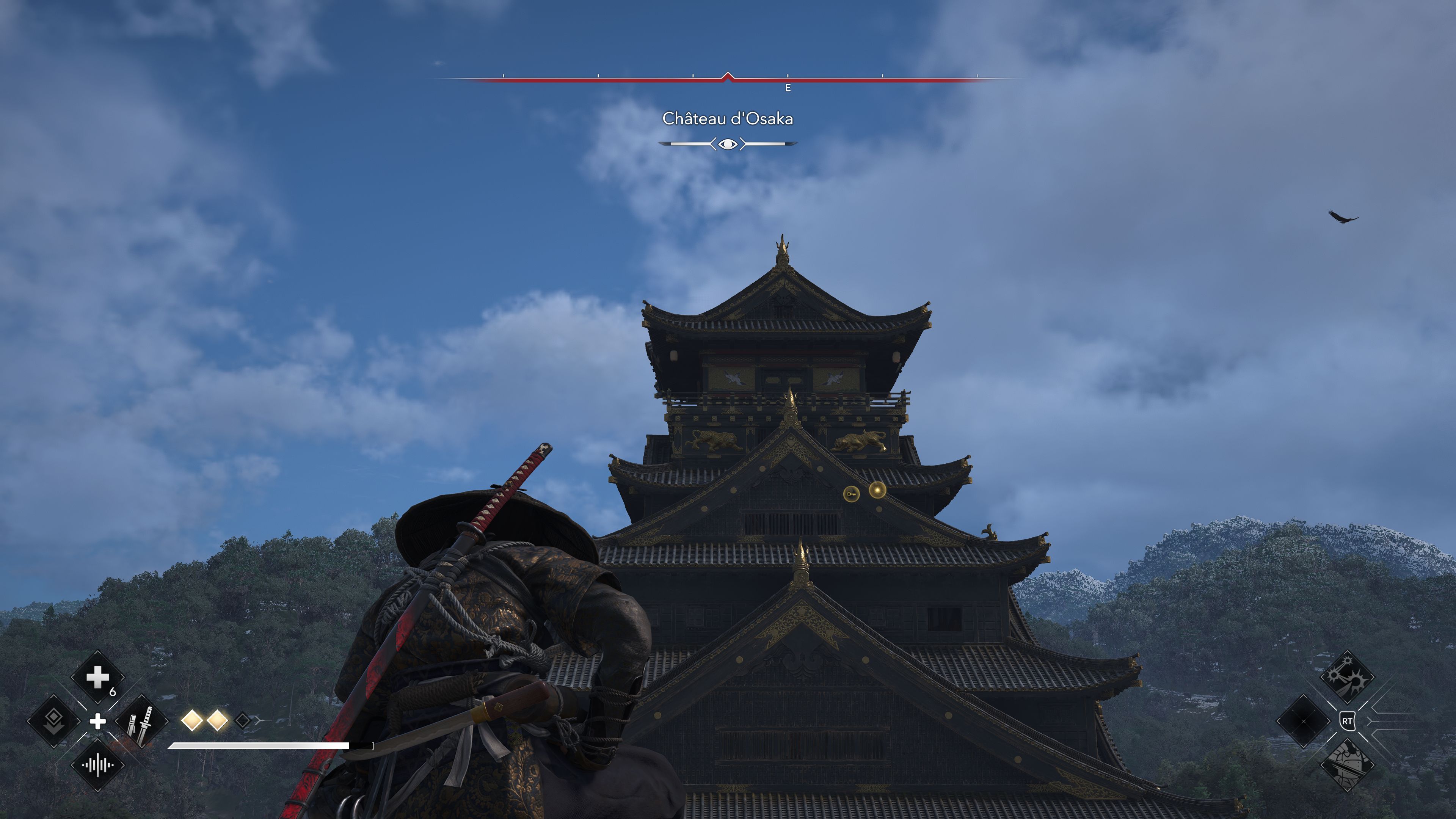Viewport: 1456px width, 819px height.
Task: Click the chevron marker on the compass bar
Action: (728, 75)
